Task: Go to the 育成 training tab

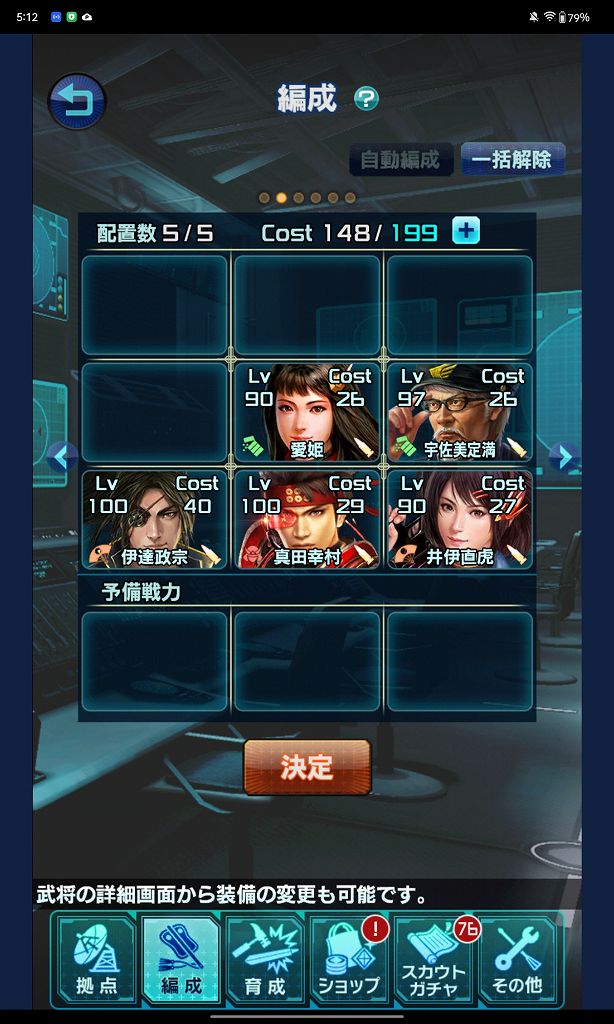Action: click(265, 961)
